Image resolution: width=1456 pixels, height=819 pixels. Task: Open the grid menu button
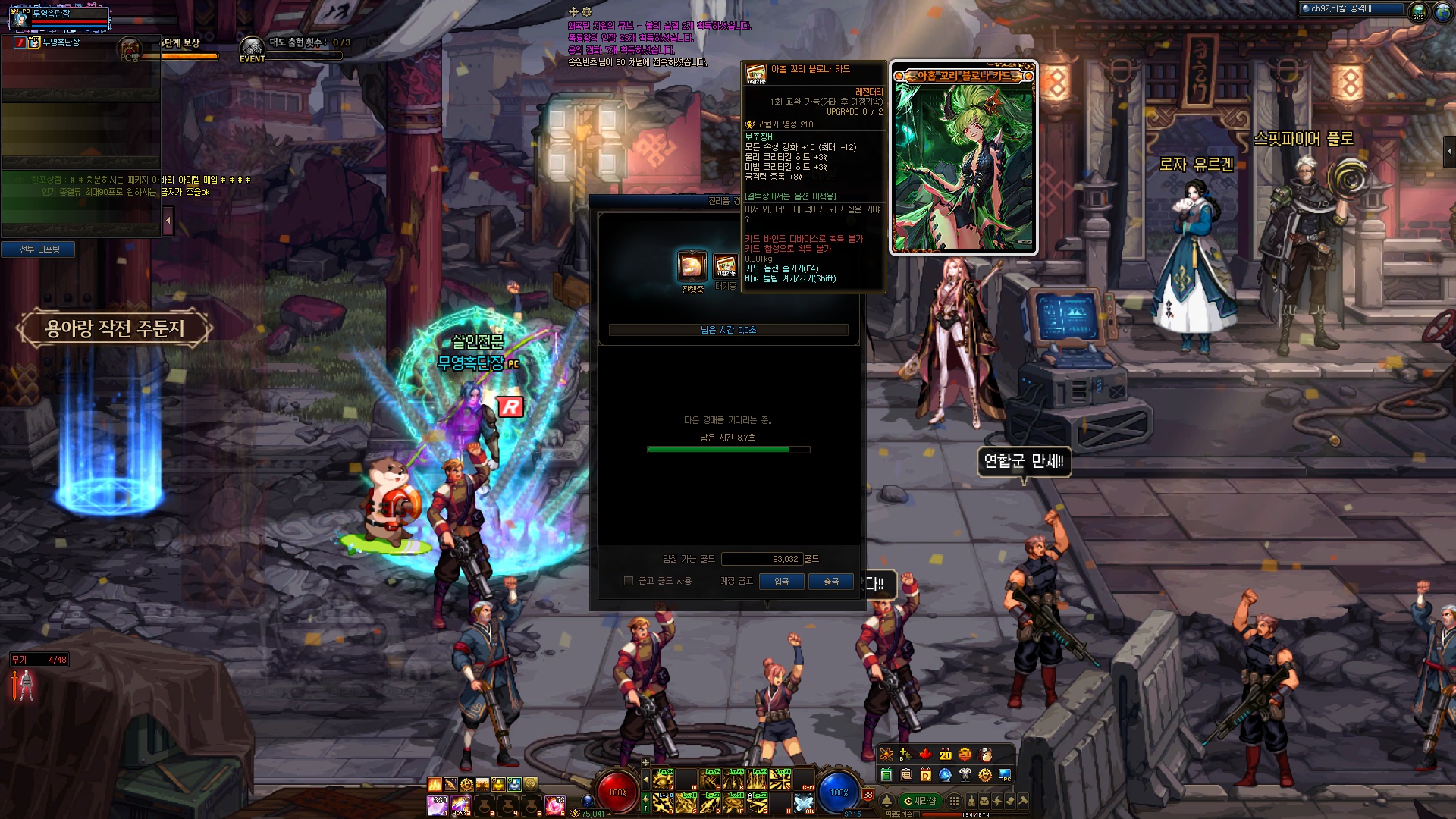click(x=955, y=801)
